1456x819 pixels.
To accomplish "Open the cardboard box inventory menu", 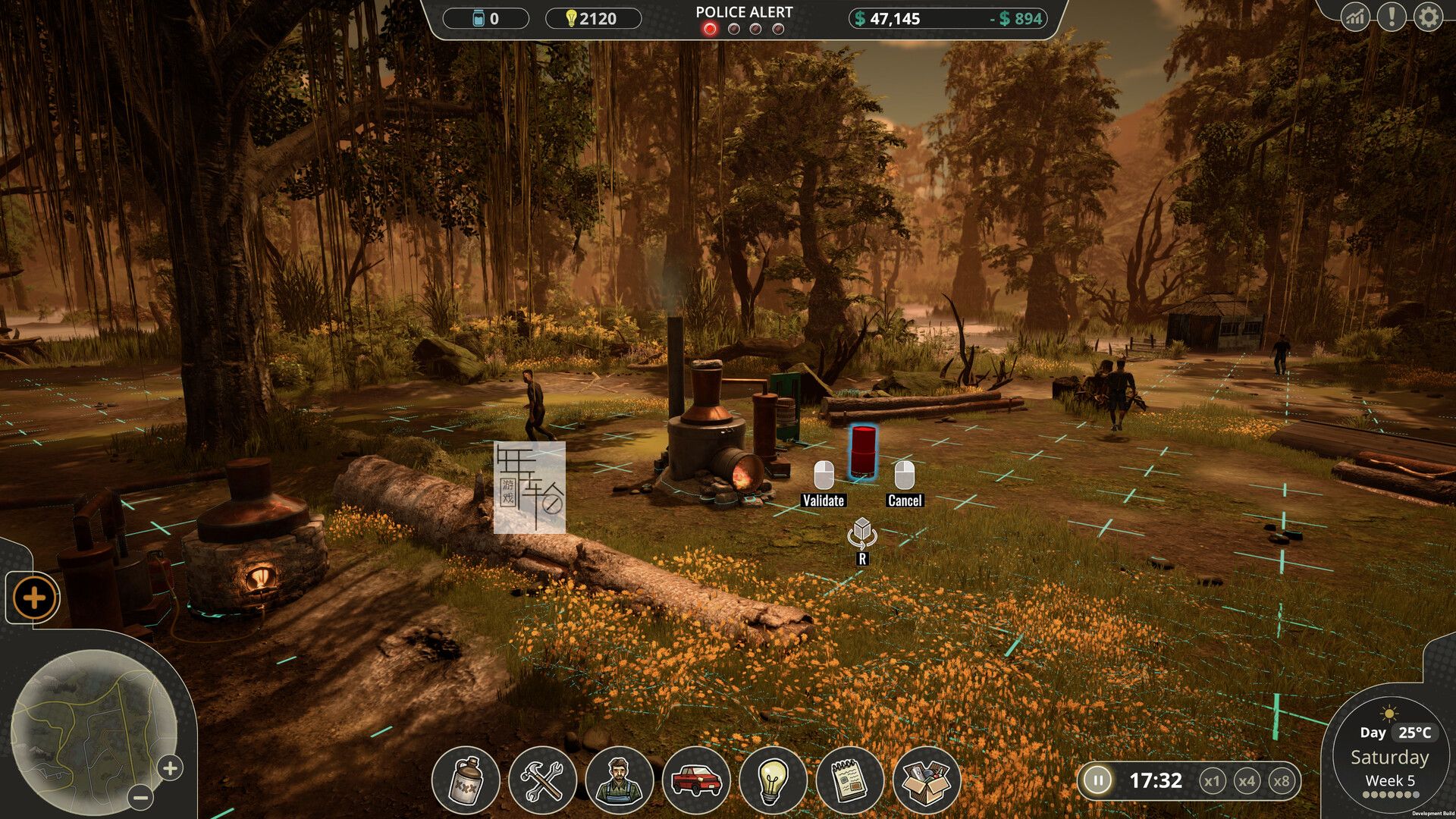I will click(x=927, y=780).
